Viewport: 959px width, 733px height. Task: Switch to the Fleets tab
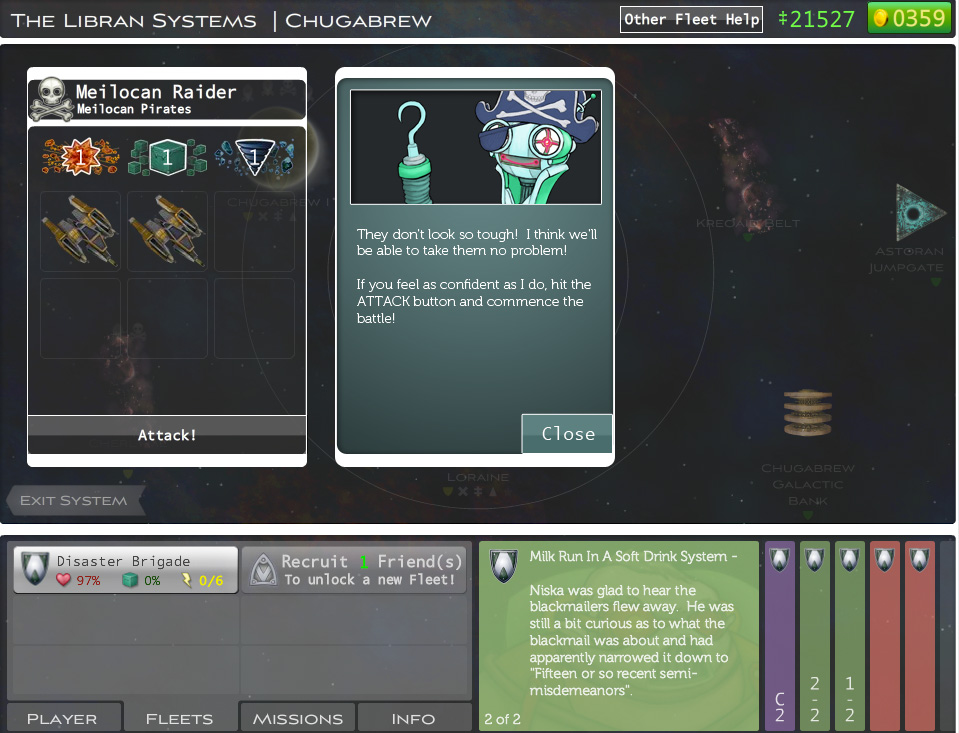[180, 718]
